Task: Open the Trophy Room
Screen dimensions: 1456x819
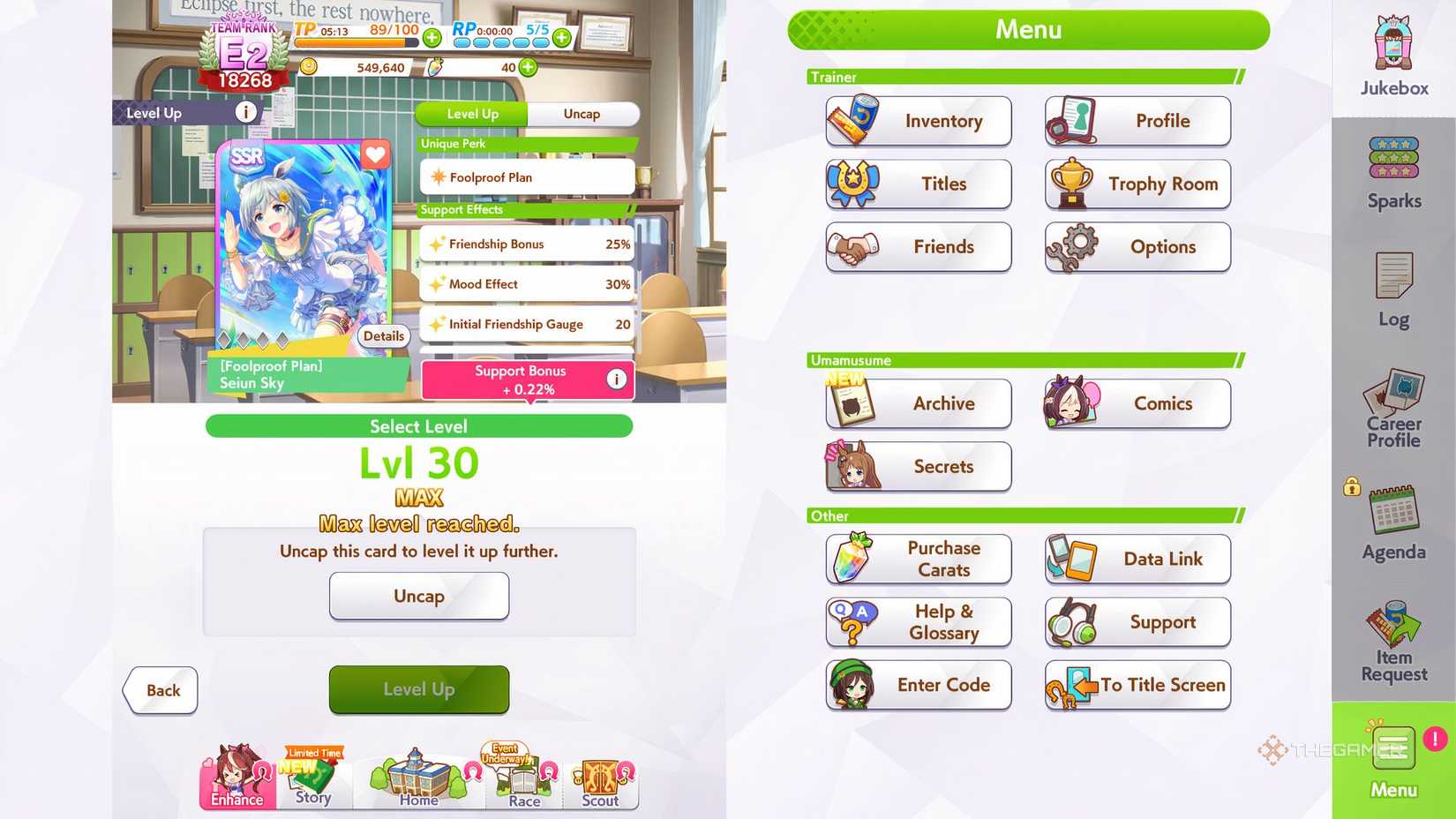Action: click(1137, 184)
